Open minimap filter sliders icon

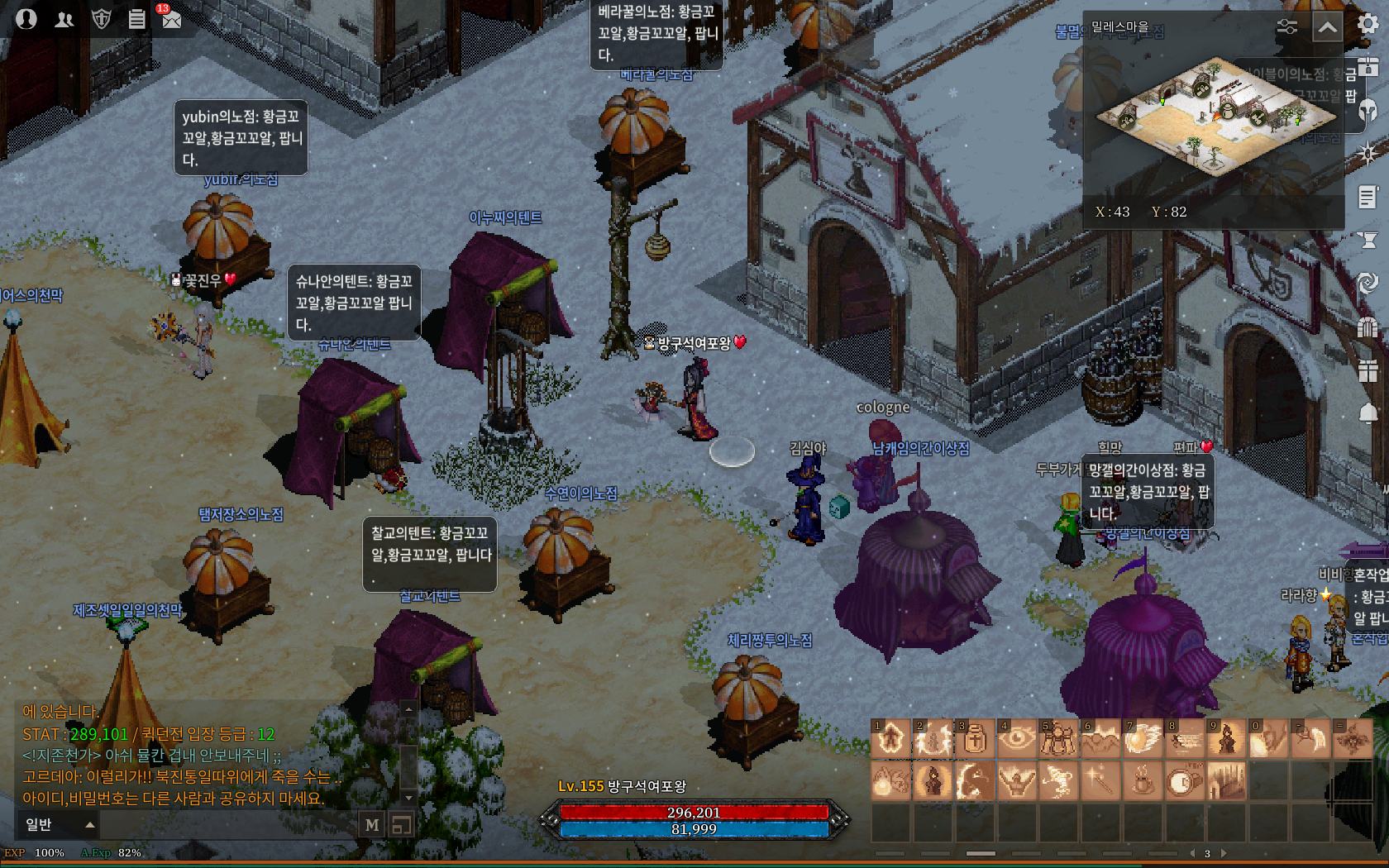(x=1286, y=27)
